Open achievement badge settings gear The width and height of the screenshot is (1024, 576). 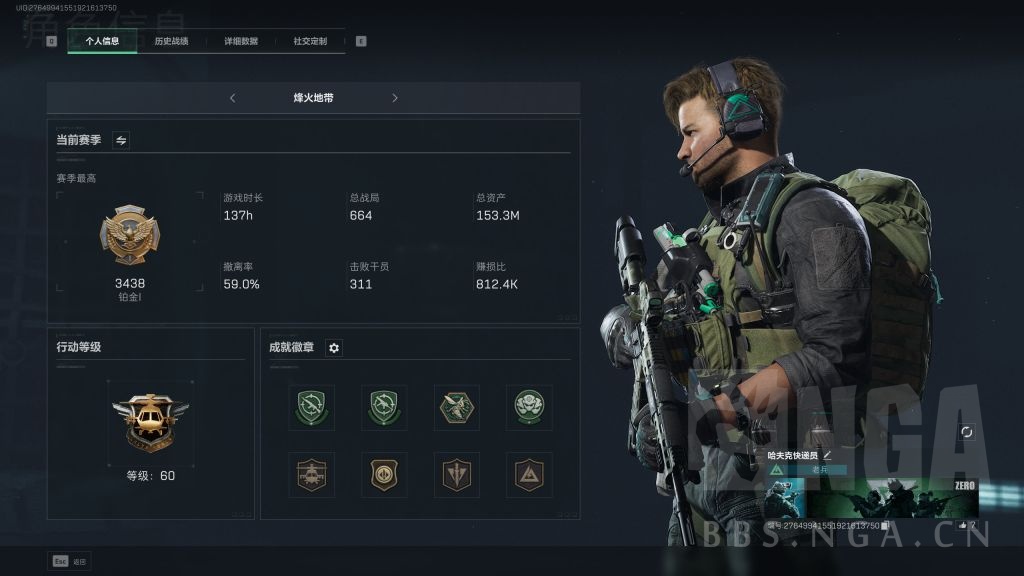(x=334, y=348)
